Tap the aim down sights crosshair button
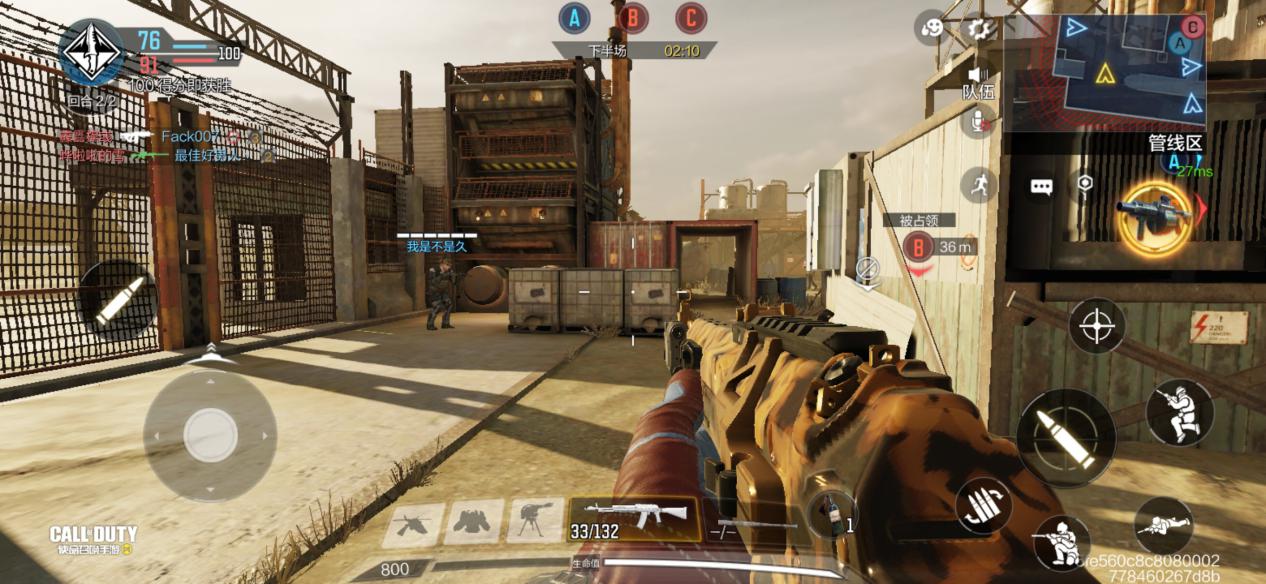 pyautogui.click(x=1097, y=325)
